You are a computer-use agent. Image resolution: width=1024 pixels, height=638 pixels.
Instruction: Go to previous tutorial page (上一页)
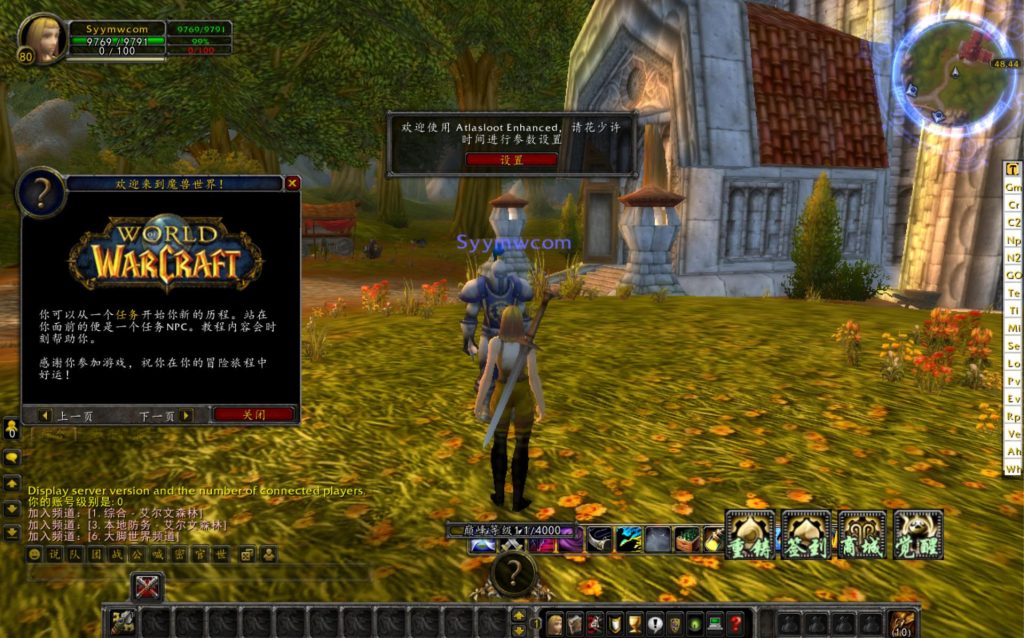(67, 415)
